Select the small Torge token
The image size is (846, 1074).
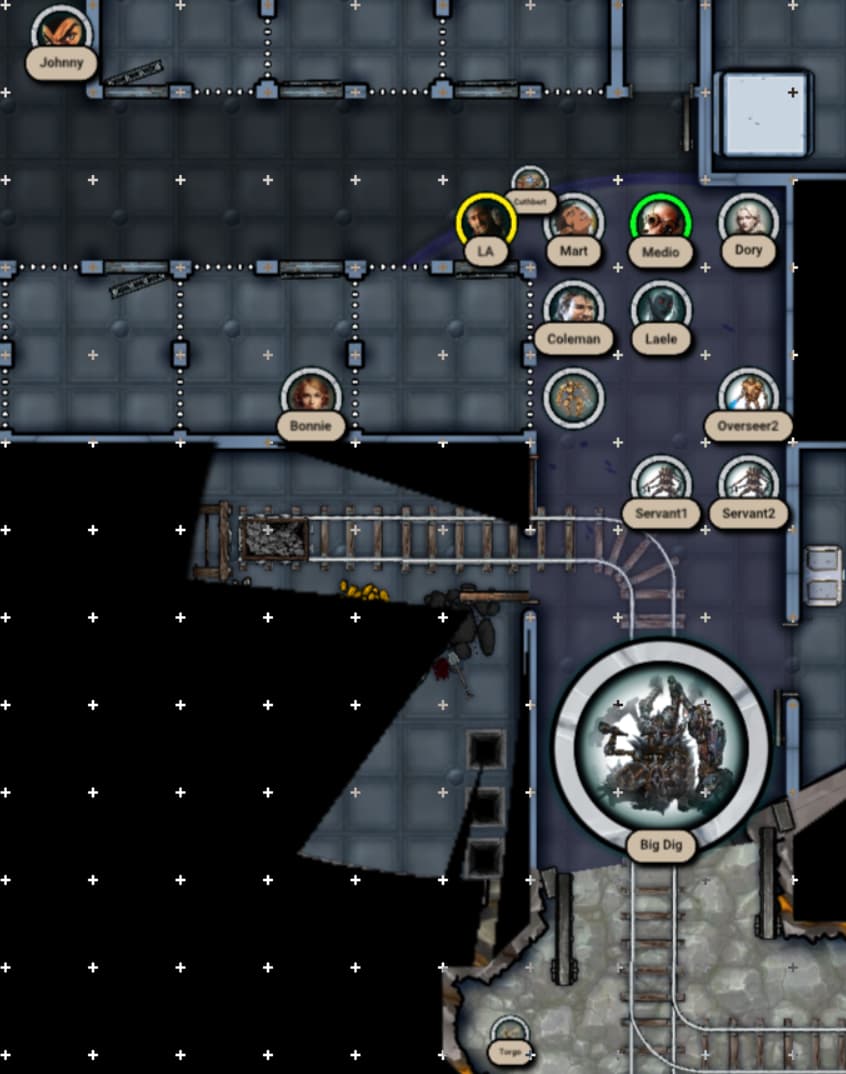pos(510,1034)
